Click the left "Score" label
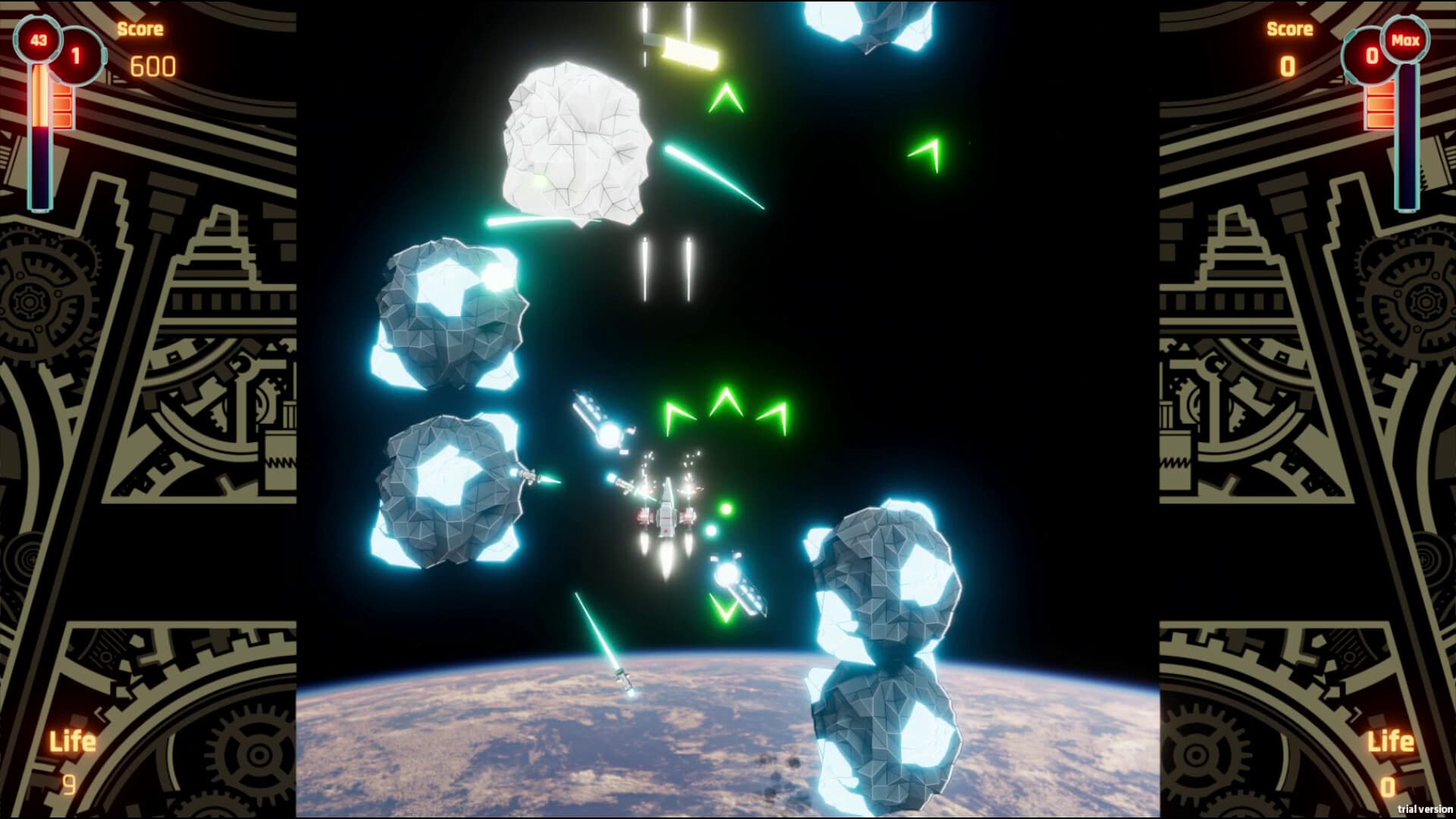 coord(140,29)
